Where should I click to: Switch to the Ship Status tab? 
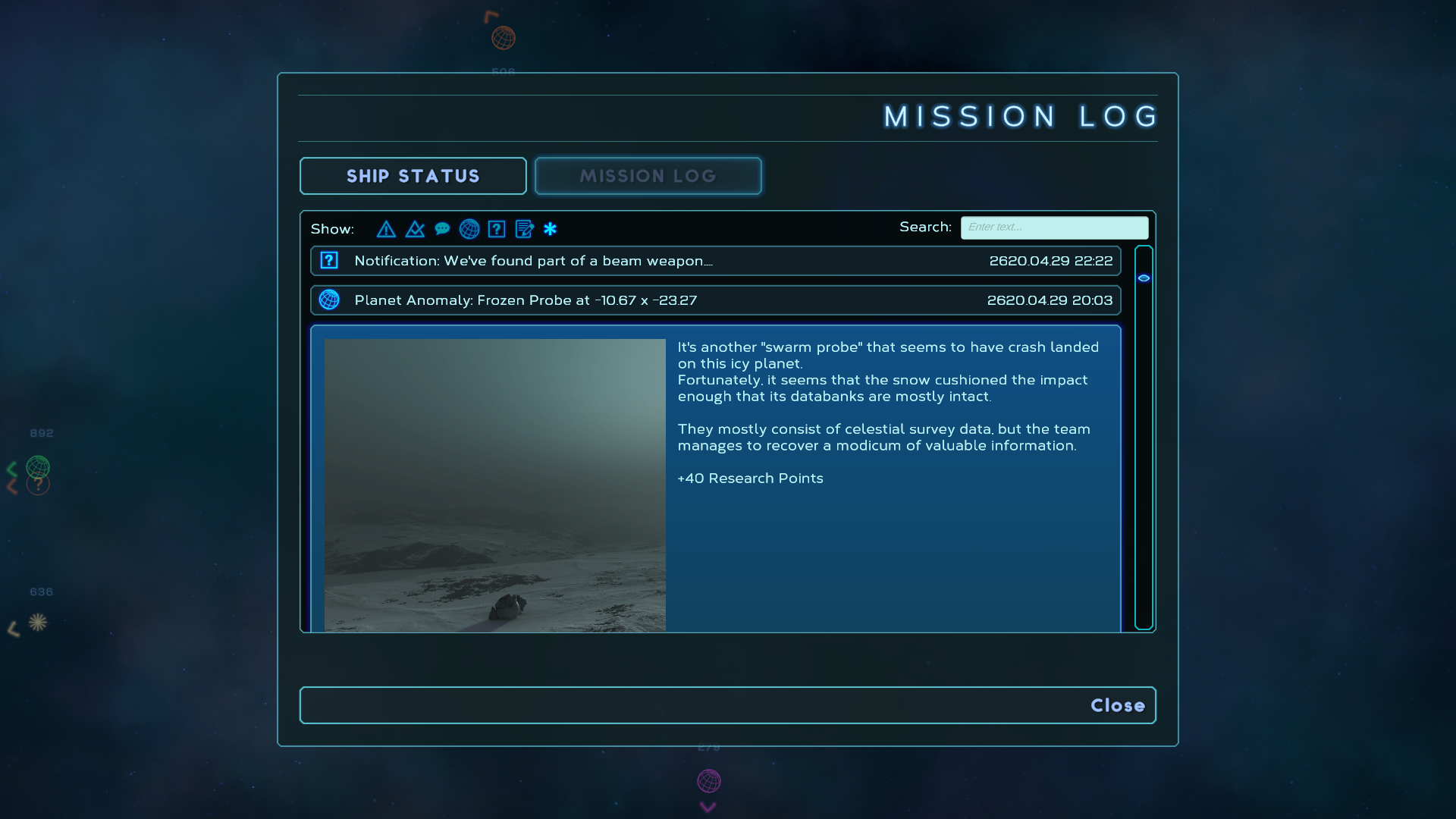click(413, 176)
